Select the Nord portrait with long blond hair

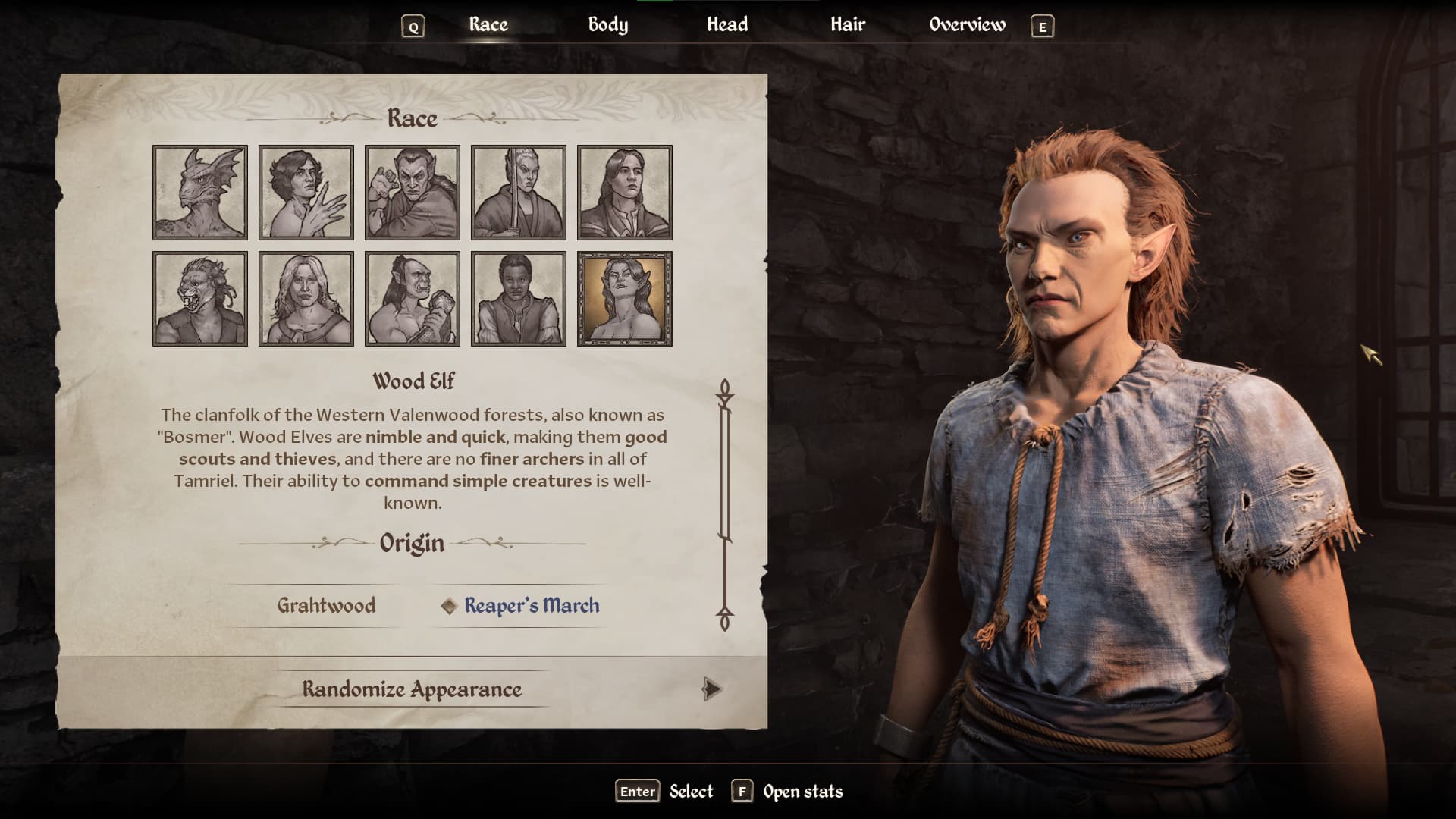tap(306, 299)
